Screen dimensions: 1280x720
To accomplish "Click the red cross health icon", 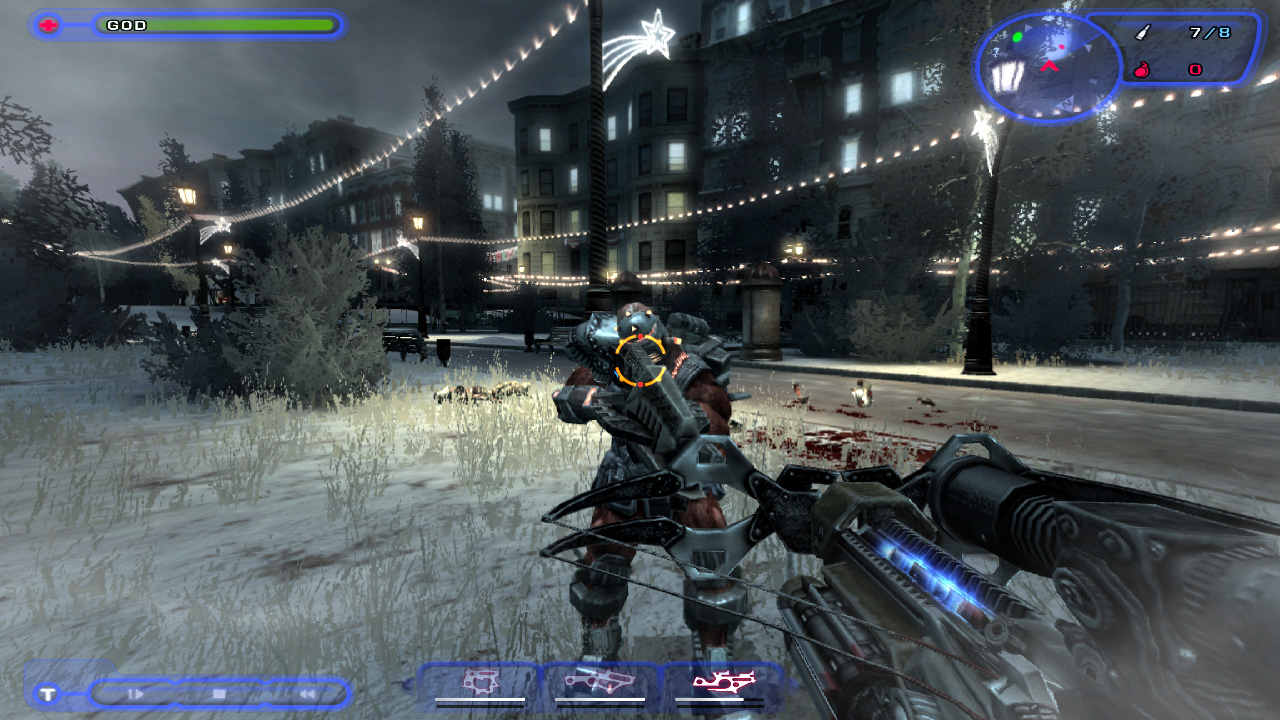I will click(48, 25).
